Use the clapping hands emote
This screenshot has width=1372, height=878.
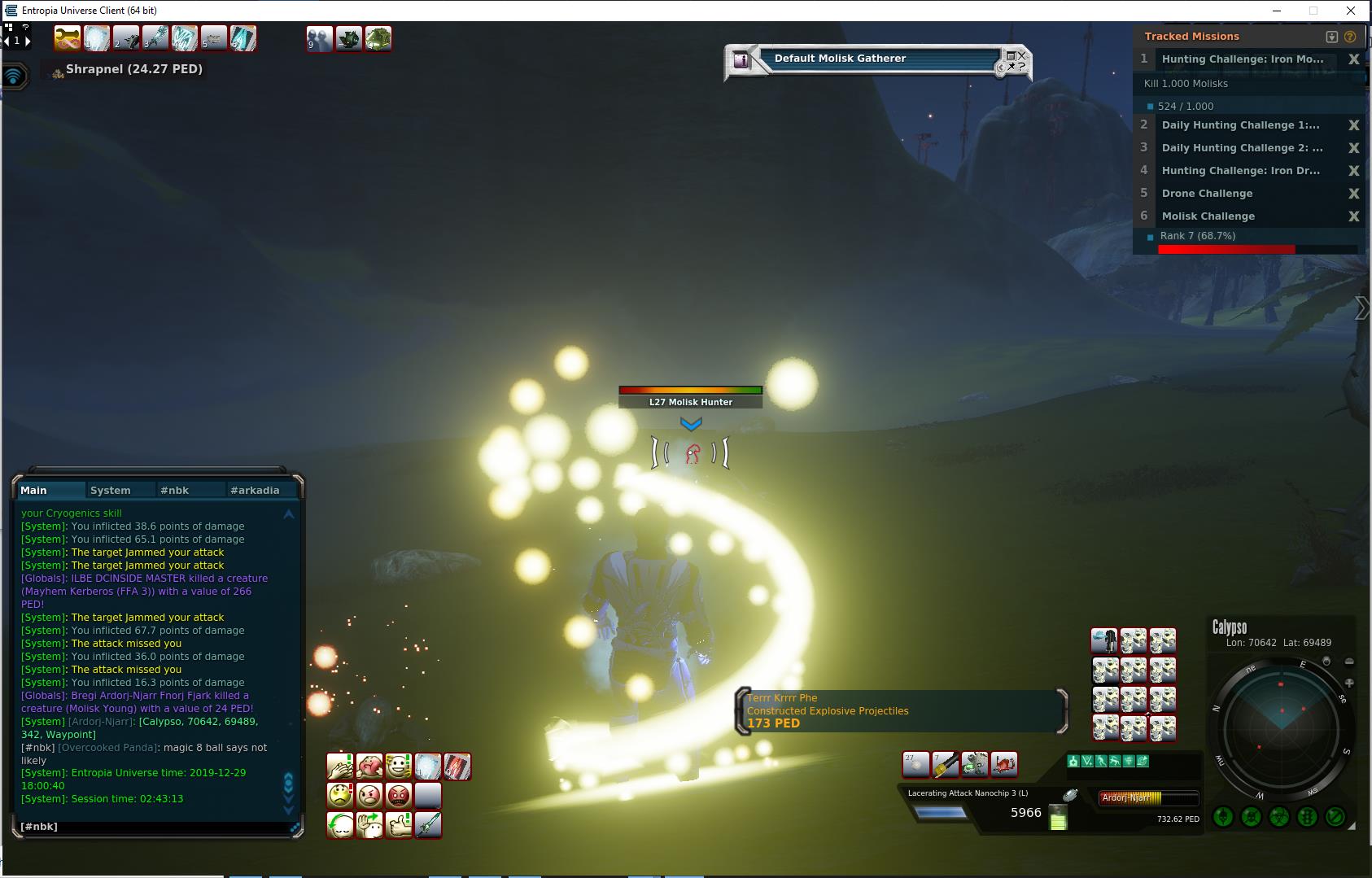point(339,767)
